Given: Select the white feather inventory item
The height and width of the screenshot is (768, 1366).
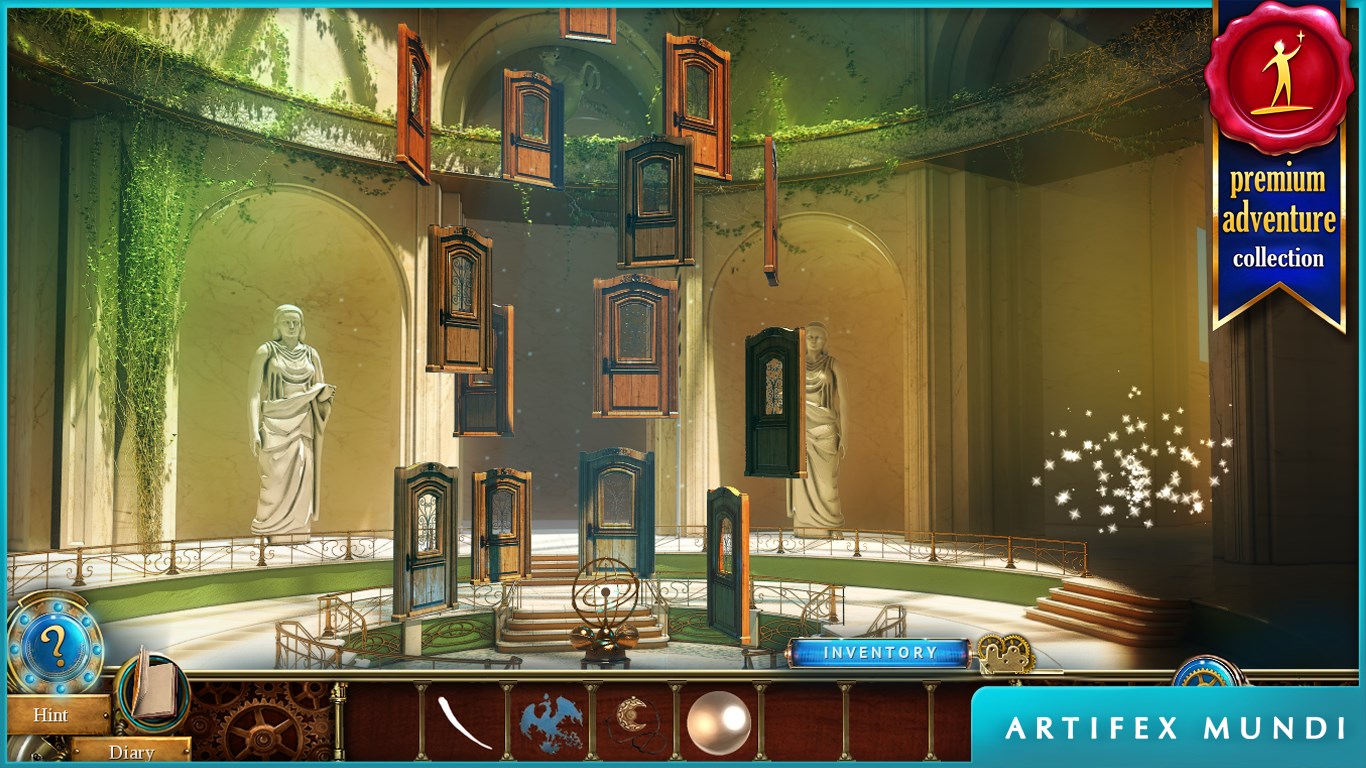Looking at the screenshot, I should [x=464, y=722].
